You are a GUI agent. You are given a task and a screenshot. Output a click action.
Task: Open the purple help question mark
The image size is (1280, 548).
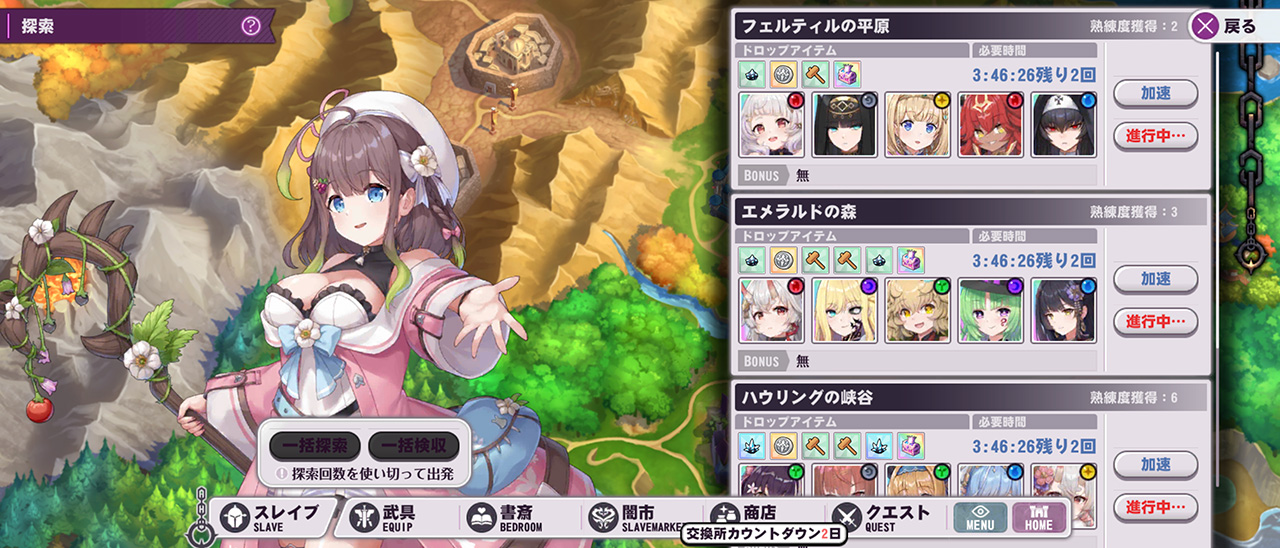[x=251, y=26]
